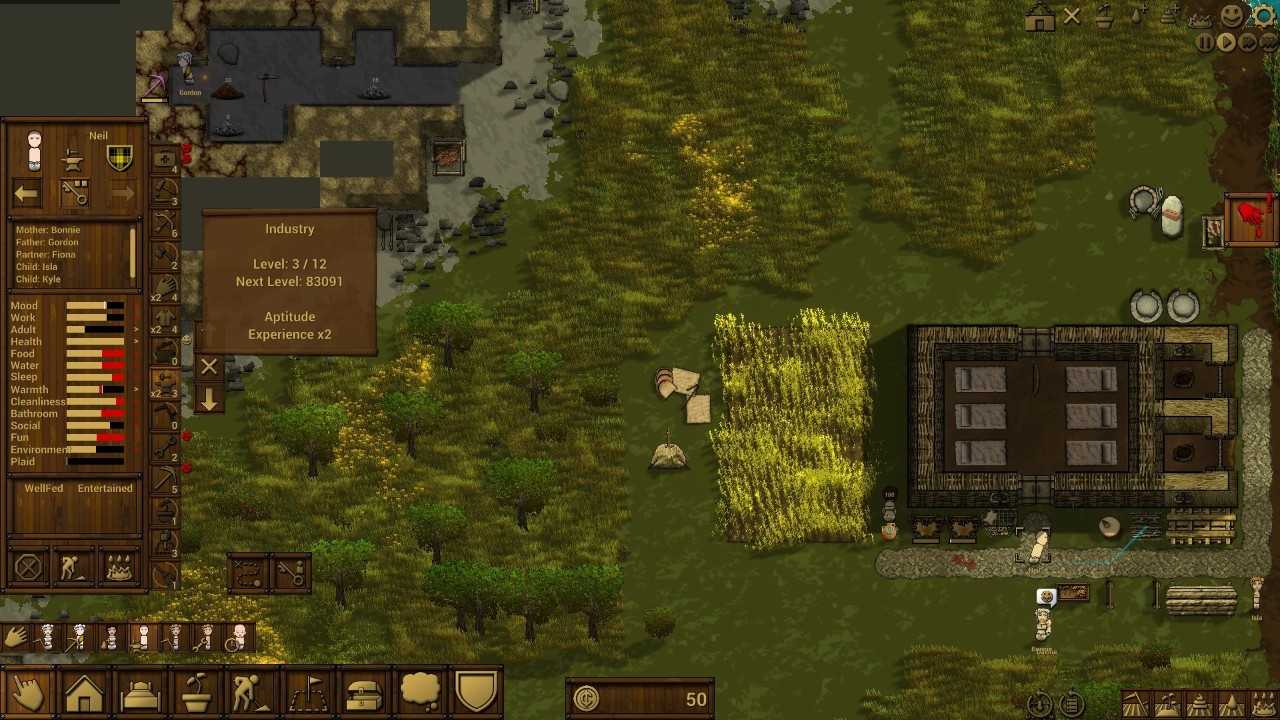Click the yellow plaid clan shield
The width and height of the screenshot is (1280, 720).
pyautogui.click(x=120, y=158)
